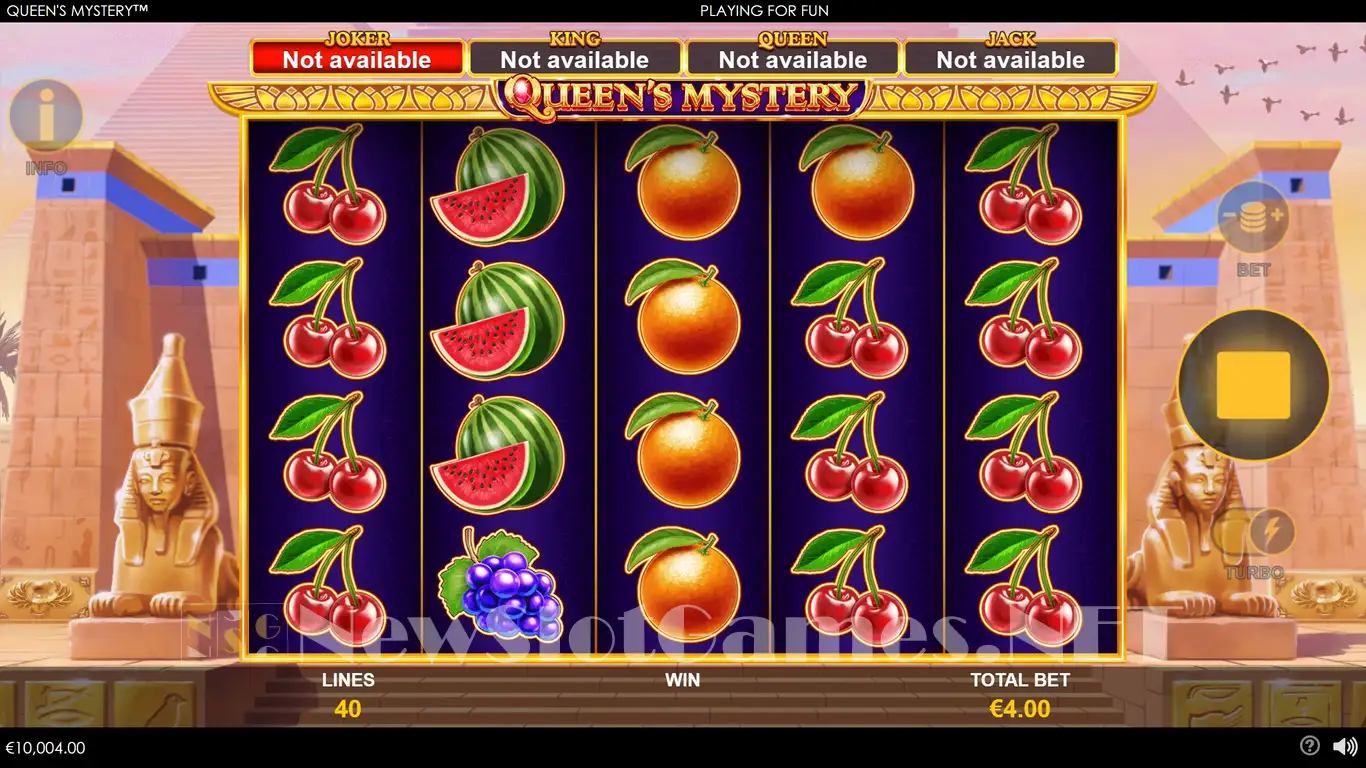Viewport: 1366px width, 768px height.
Task: Open the INFO paytable button
Action: (x=46, y=117)
